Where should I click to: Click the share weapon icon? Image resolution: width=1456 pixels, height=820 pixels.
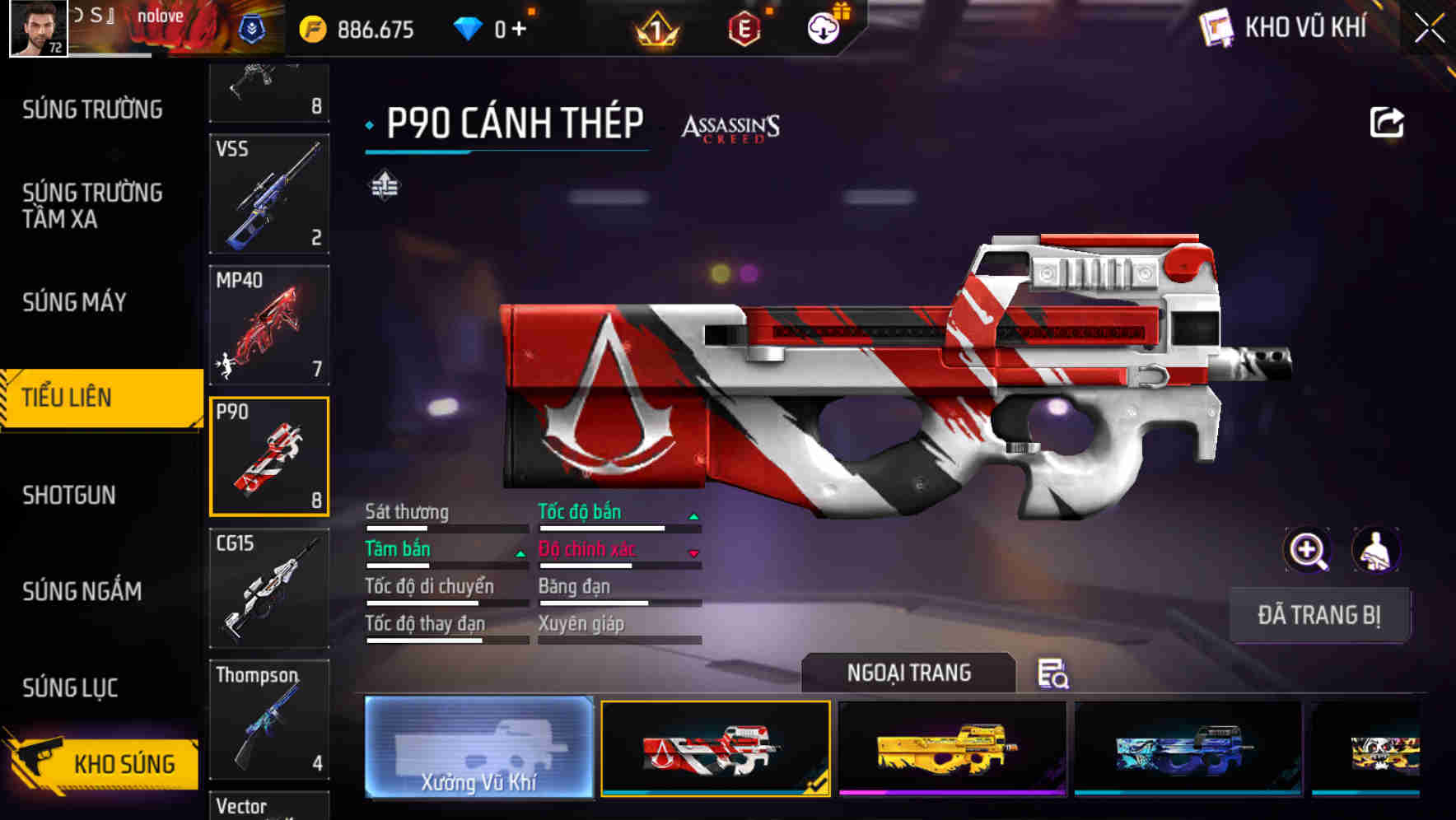coord(1386,122)
